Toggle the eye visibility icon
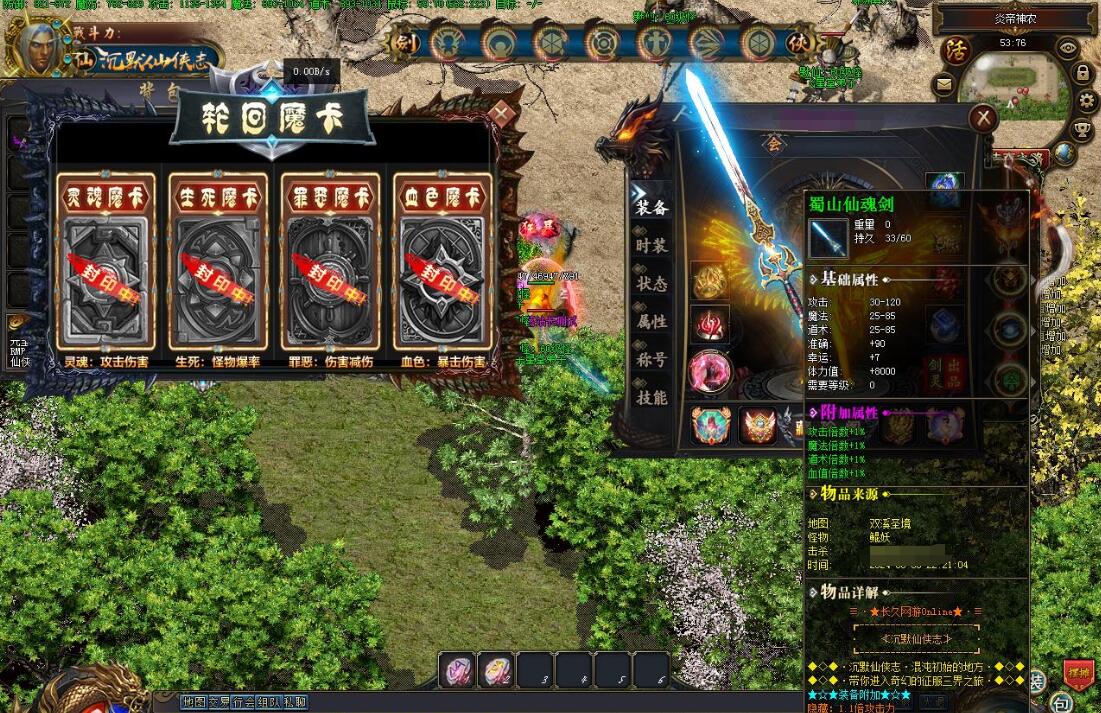 pyautogui.click(x=1068, y=48)
